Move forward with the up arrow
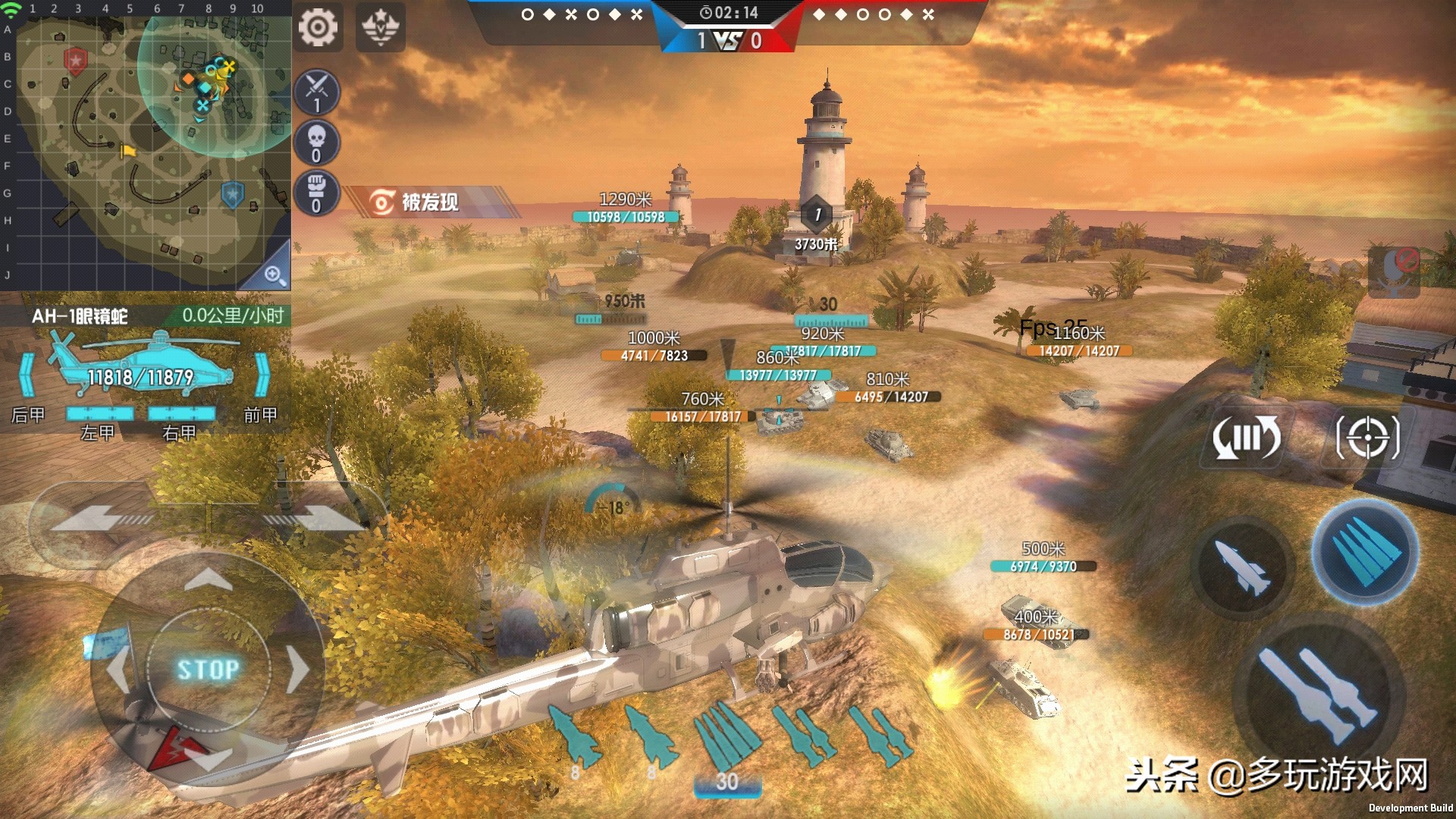The width and height of the screenshot is (1456, 819). [x=209, y=582]
